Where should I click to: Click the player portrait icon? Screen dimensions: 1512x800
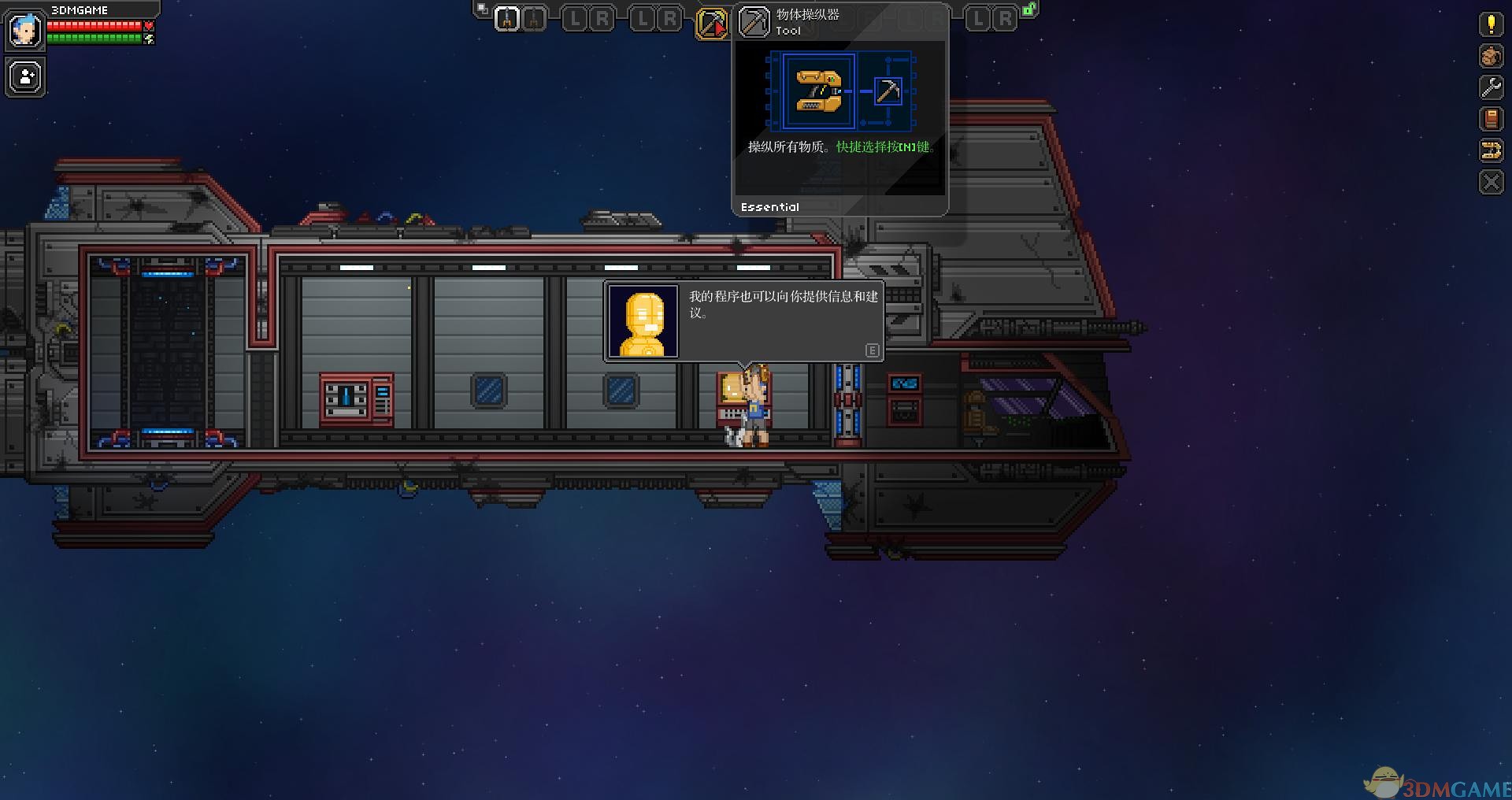pos(24,30)
